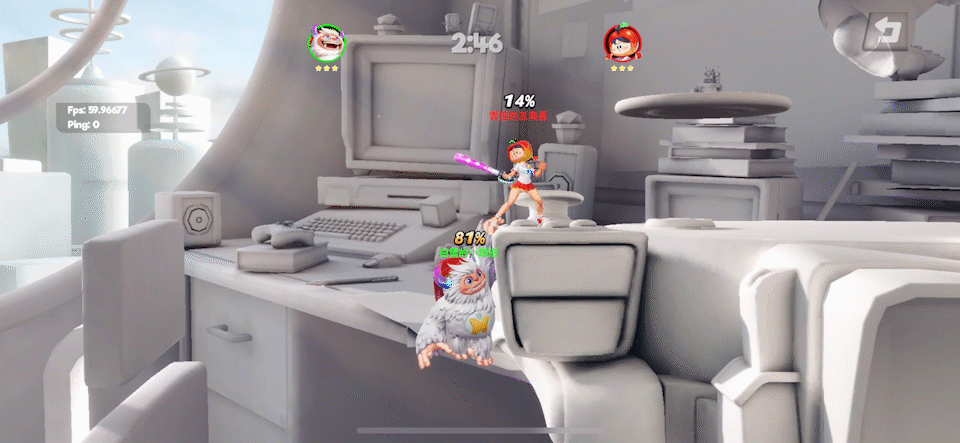Tap the back arrow button
This screenshot has width=960, height=443.
tap(885, 32)
